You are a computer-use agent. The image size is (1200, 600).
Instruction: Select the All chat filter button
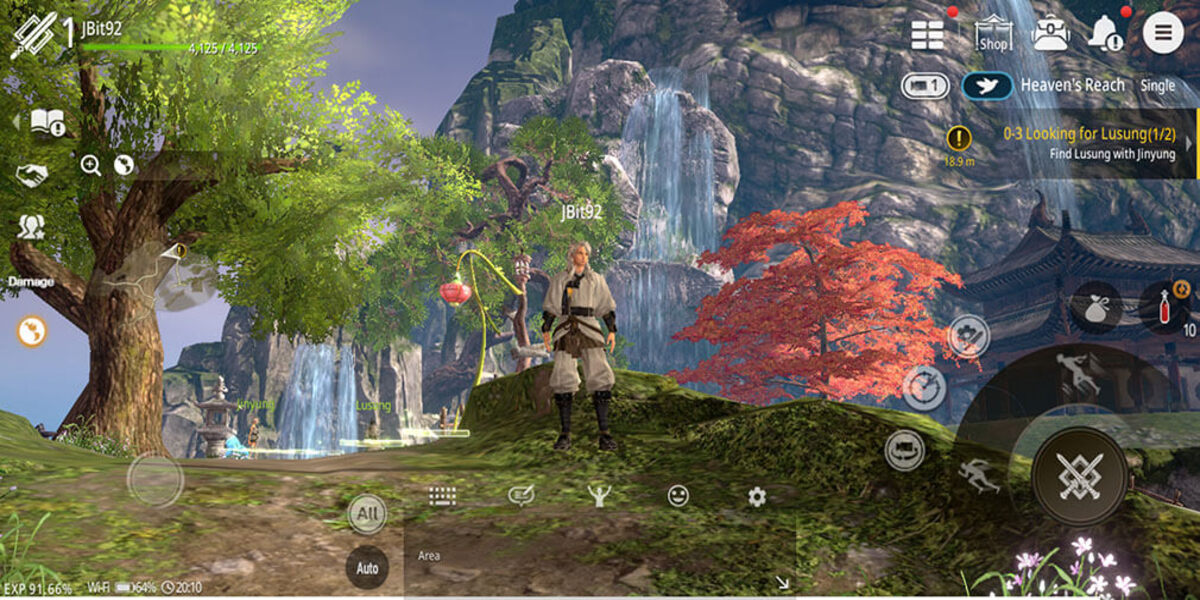tap(367, 514)
